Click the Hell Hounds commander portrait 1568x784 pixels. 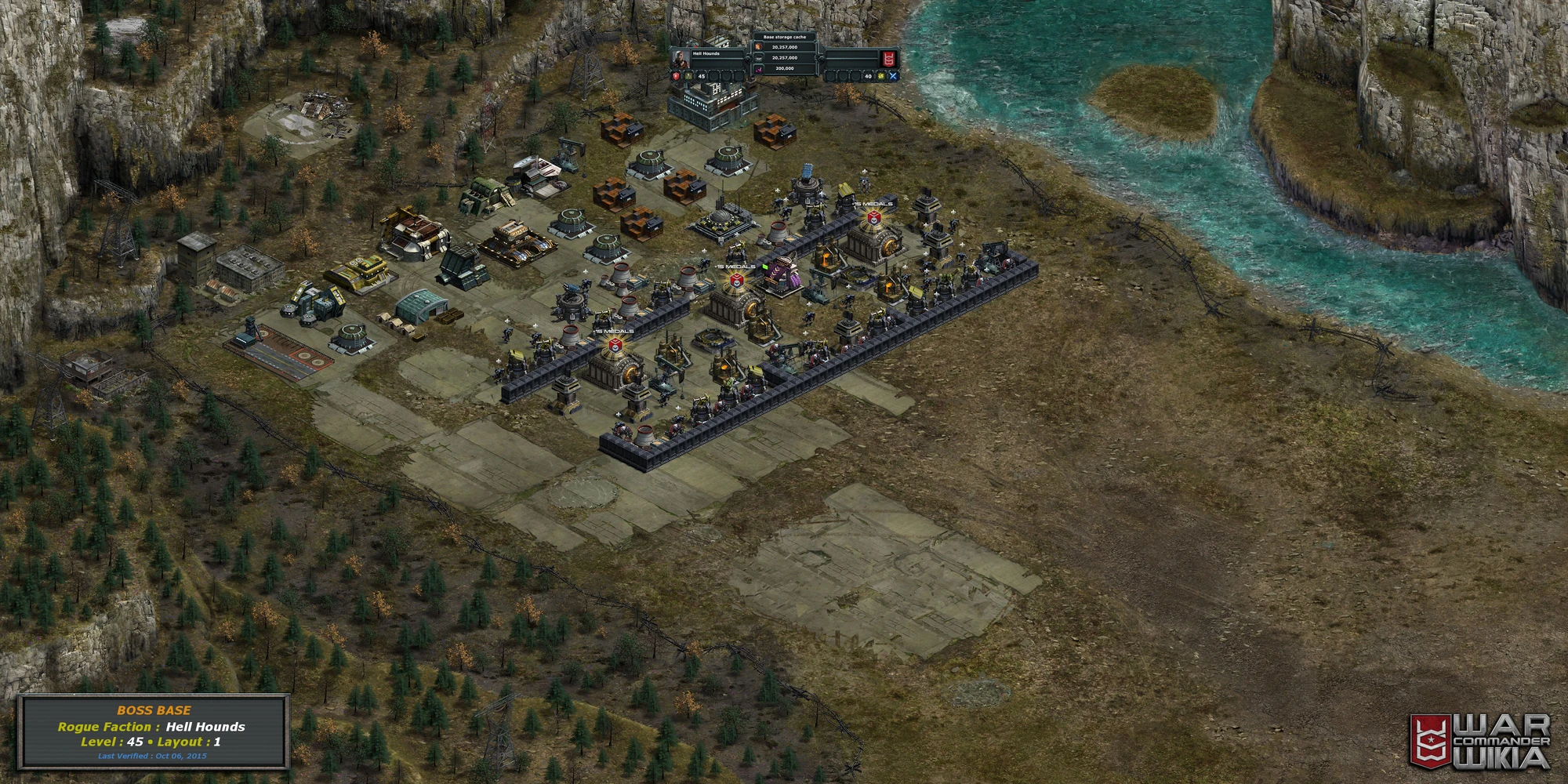click(681, 58)
